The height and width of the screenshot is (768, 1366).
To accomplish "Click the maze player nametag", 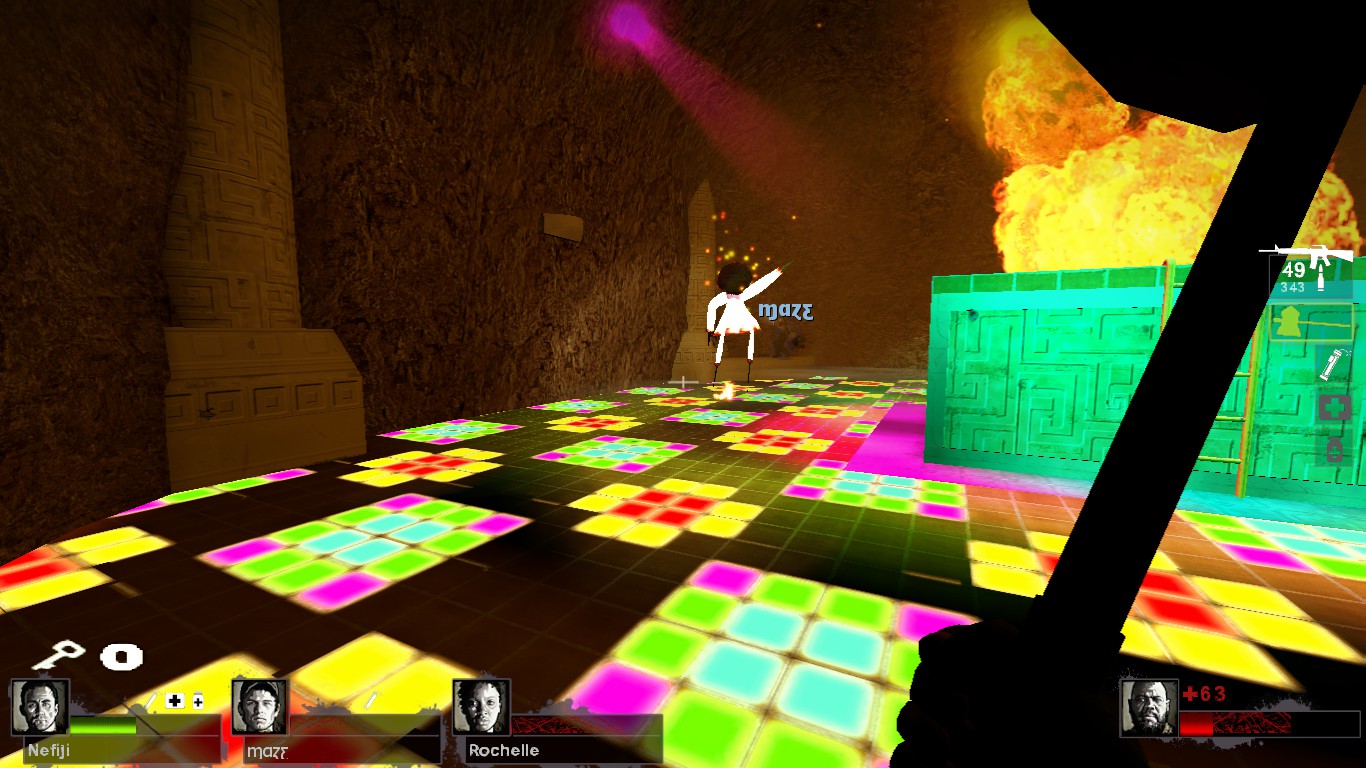I will 785,311.
